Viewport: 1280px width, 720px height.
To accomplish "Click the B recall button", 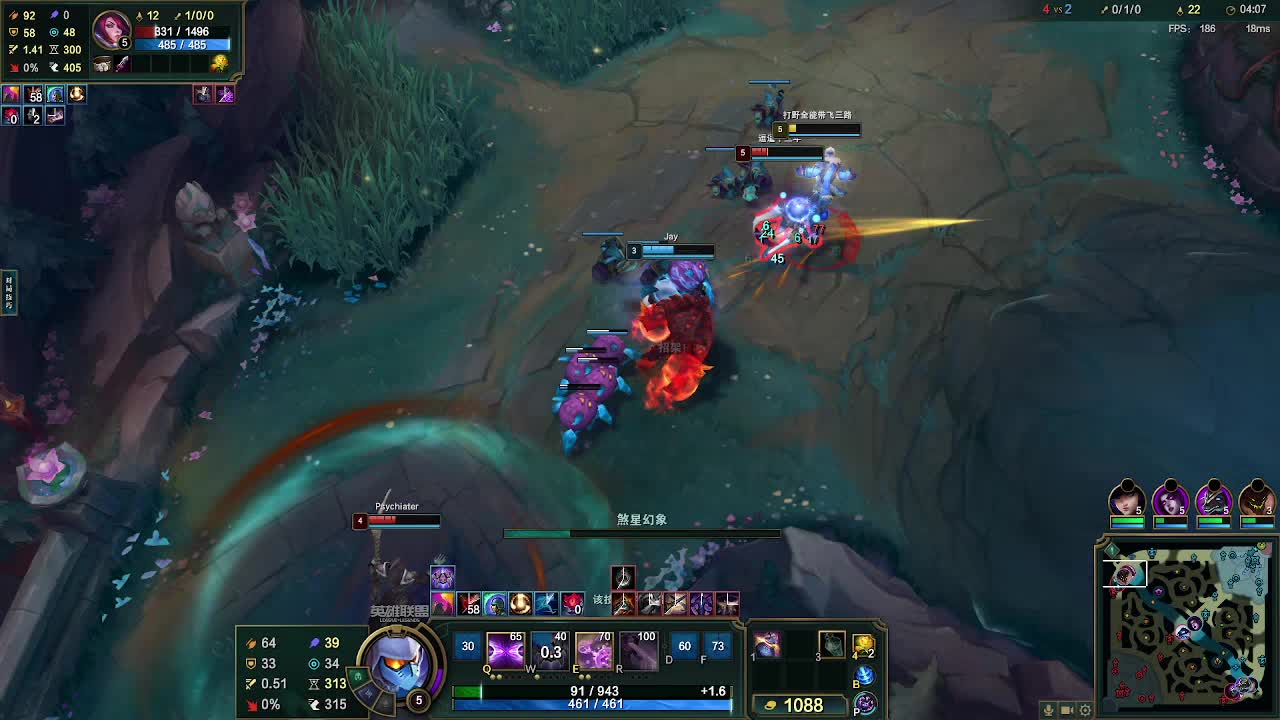I will (865, 676).
